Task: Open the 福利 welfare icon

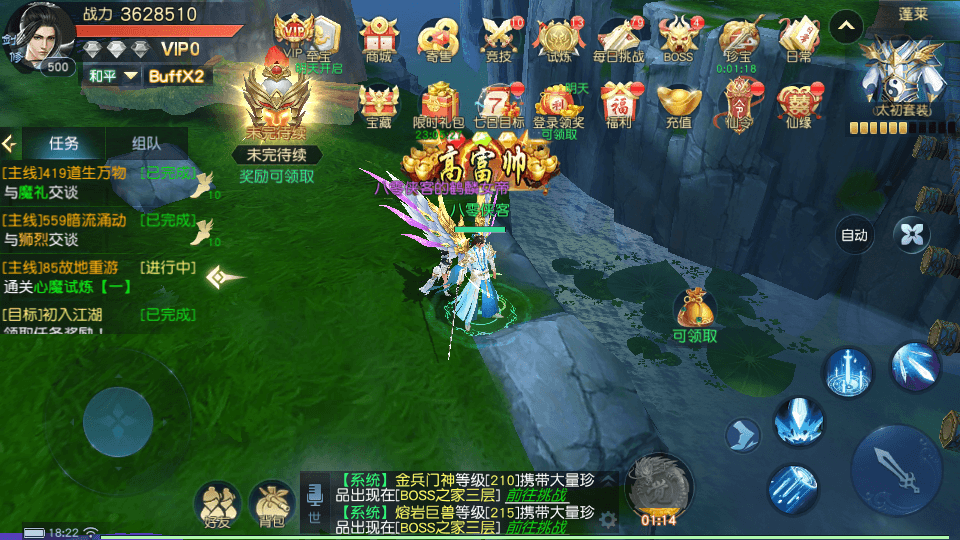Action: (x=618, y=105)
